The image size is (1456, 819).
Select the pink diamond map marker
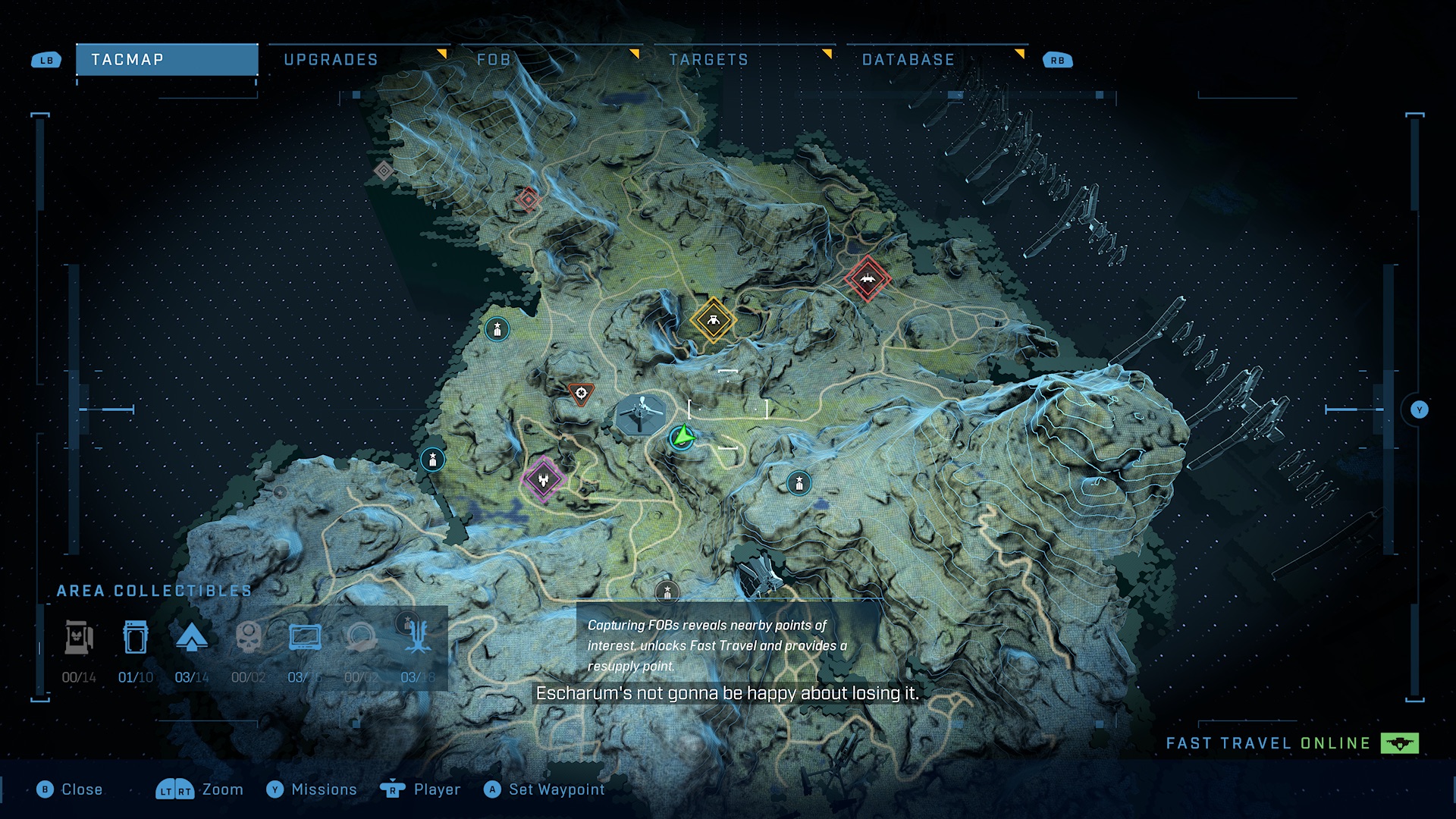(543, 479)
